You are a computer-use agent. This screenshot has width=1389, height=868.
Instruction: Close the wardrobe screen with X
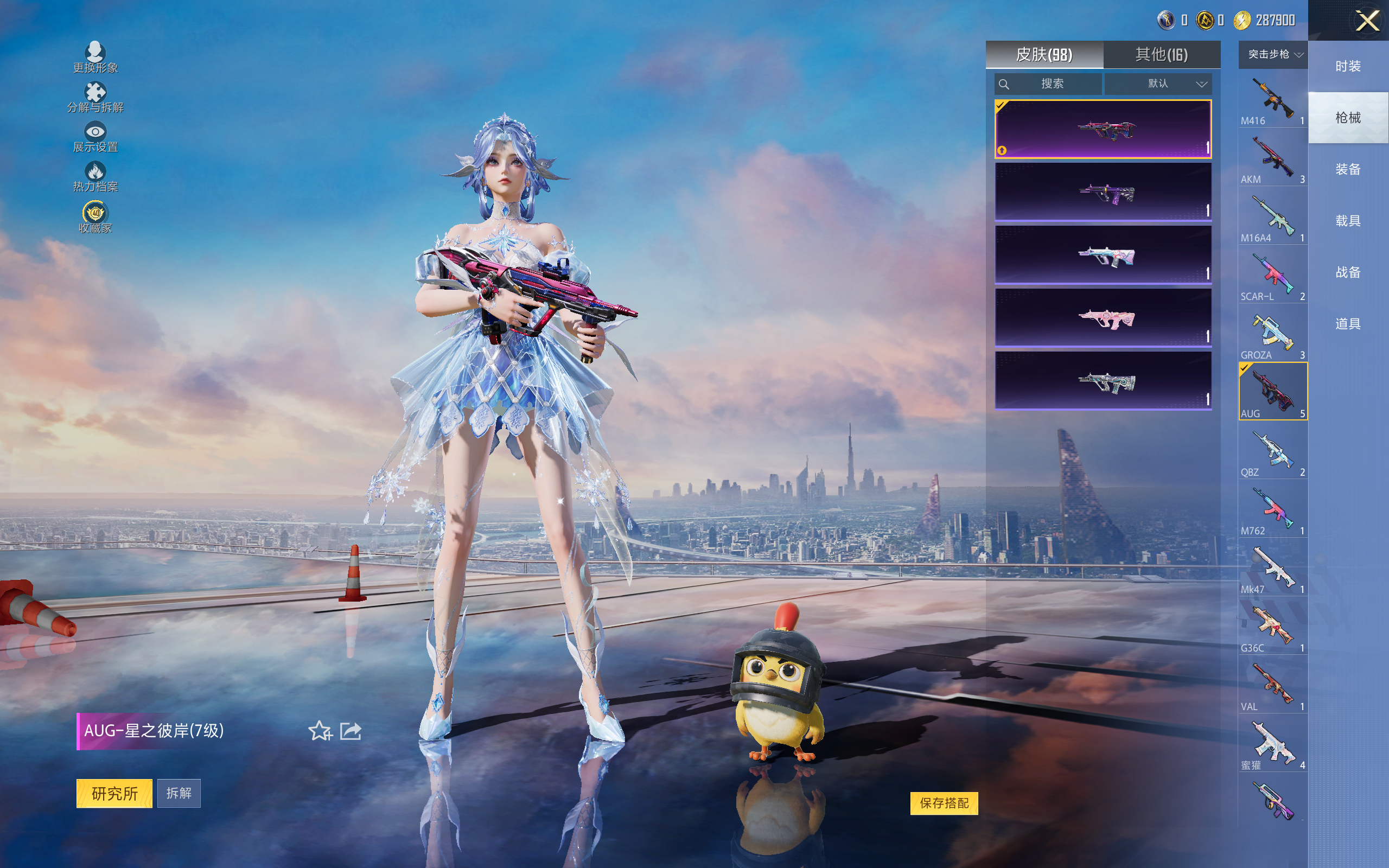point(1367,21)
